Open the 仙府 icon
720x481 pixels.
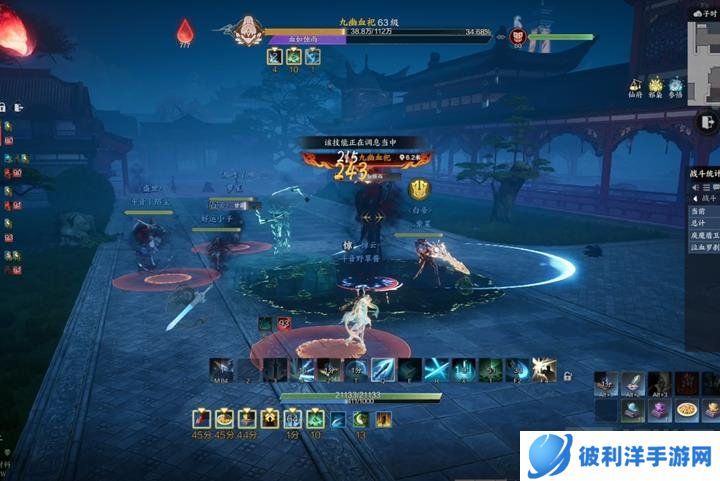634,87
